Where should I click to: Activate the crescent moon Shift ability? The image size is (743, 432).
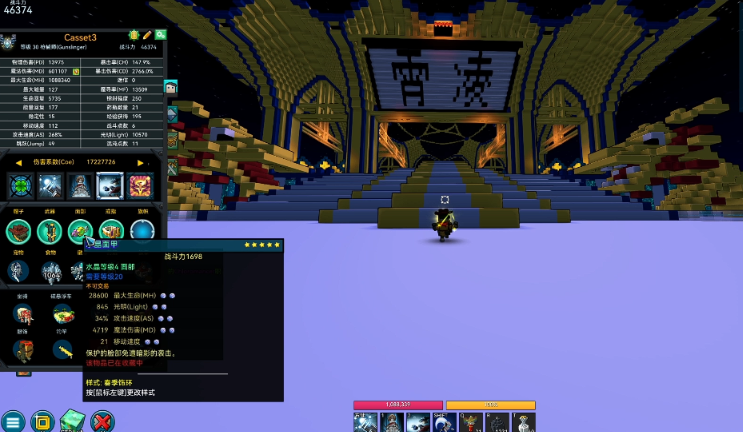pyautogui.click(x=445, y=422)
